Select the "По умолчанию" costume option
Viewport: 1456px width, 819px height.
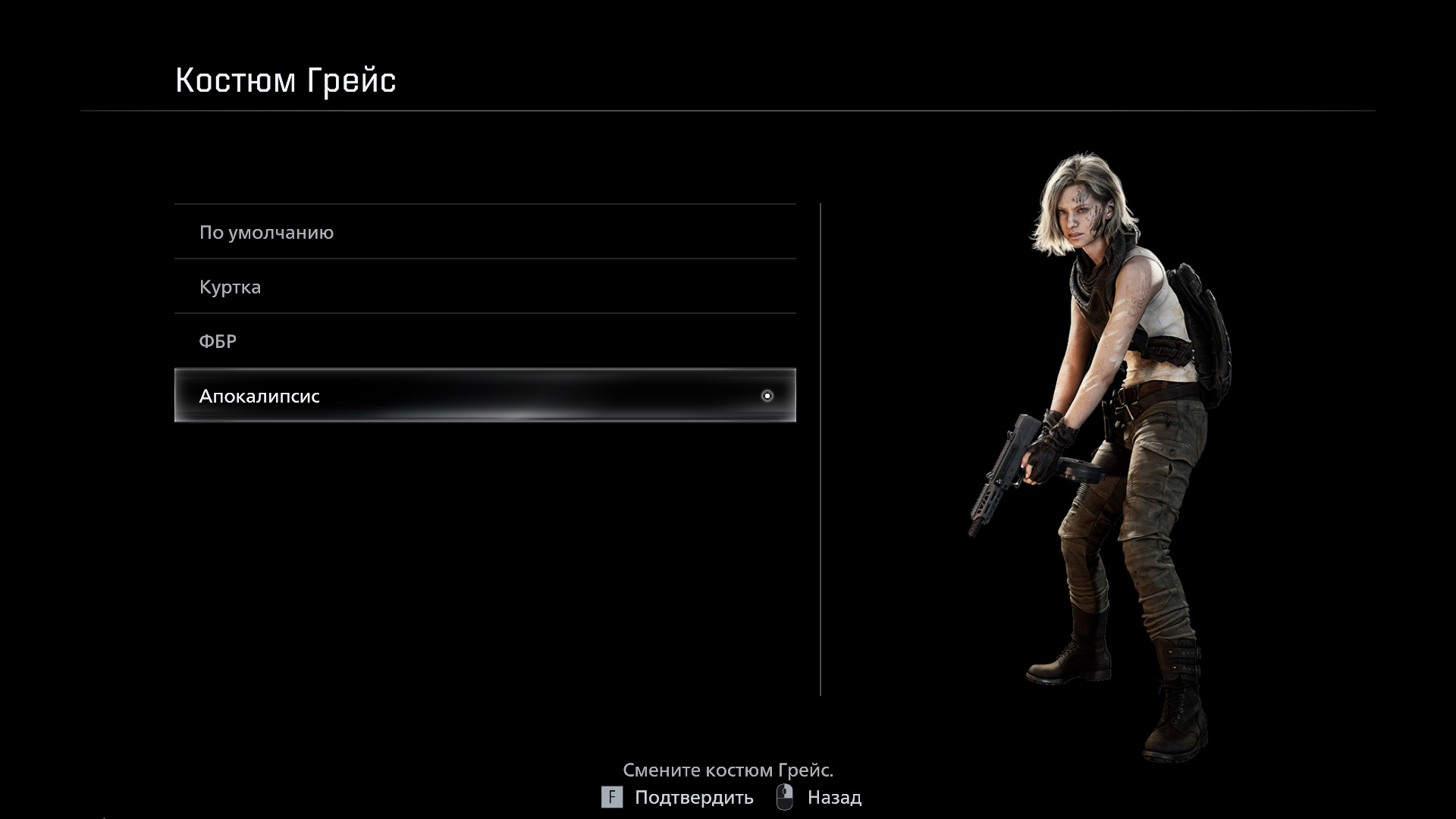coord(485,232)
